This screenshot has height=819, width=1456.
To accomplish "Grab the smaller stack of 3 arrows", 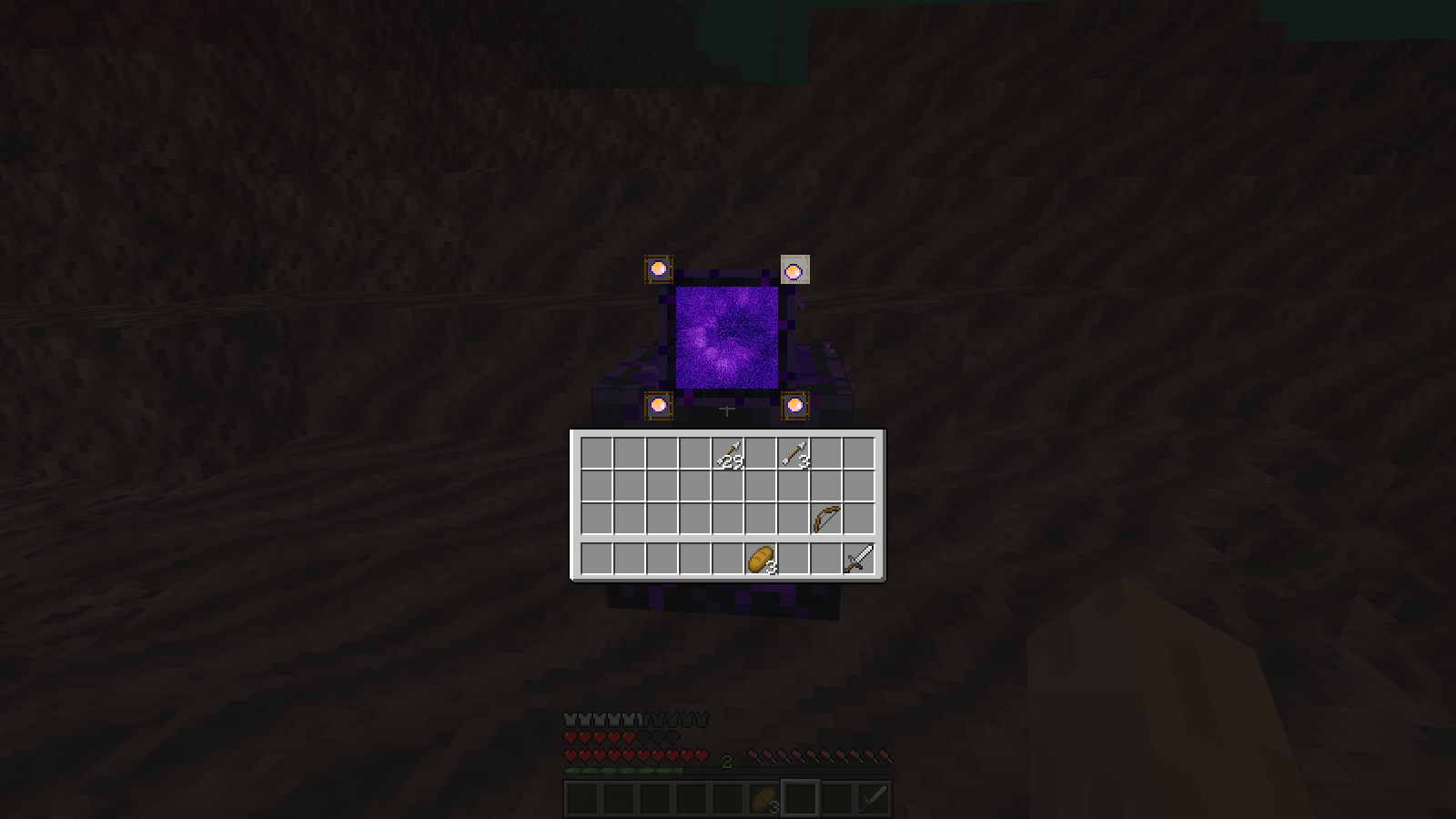I will (x=794, y=453).
